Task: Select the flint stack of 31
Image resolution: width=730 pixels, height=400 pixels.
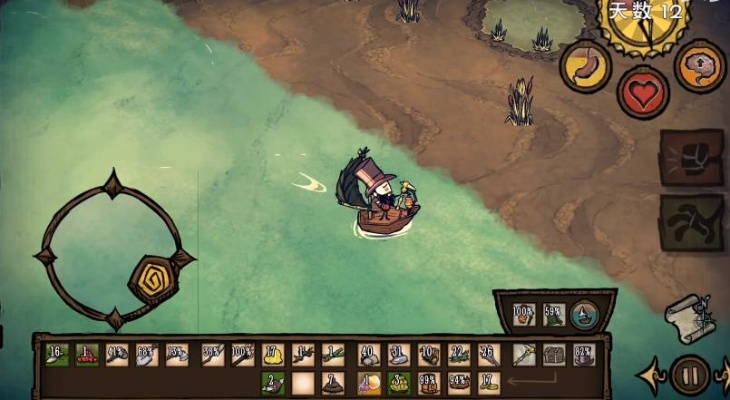Action: coord(398,354)
